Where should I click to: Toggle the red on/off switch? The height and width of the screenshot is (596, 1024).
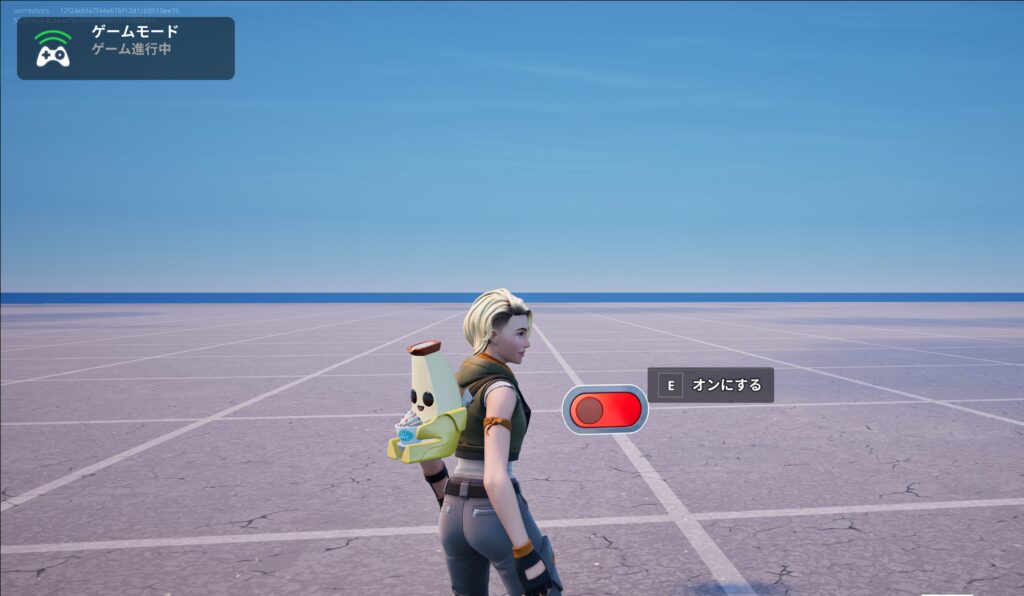pos(605,410)
